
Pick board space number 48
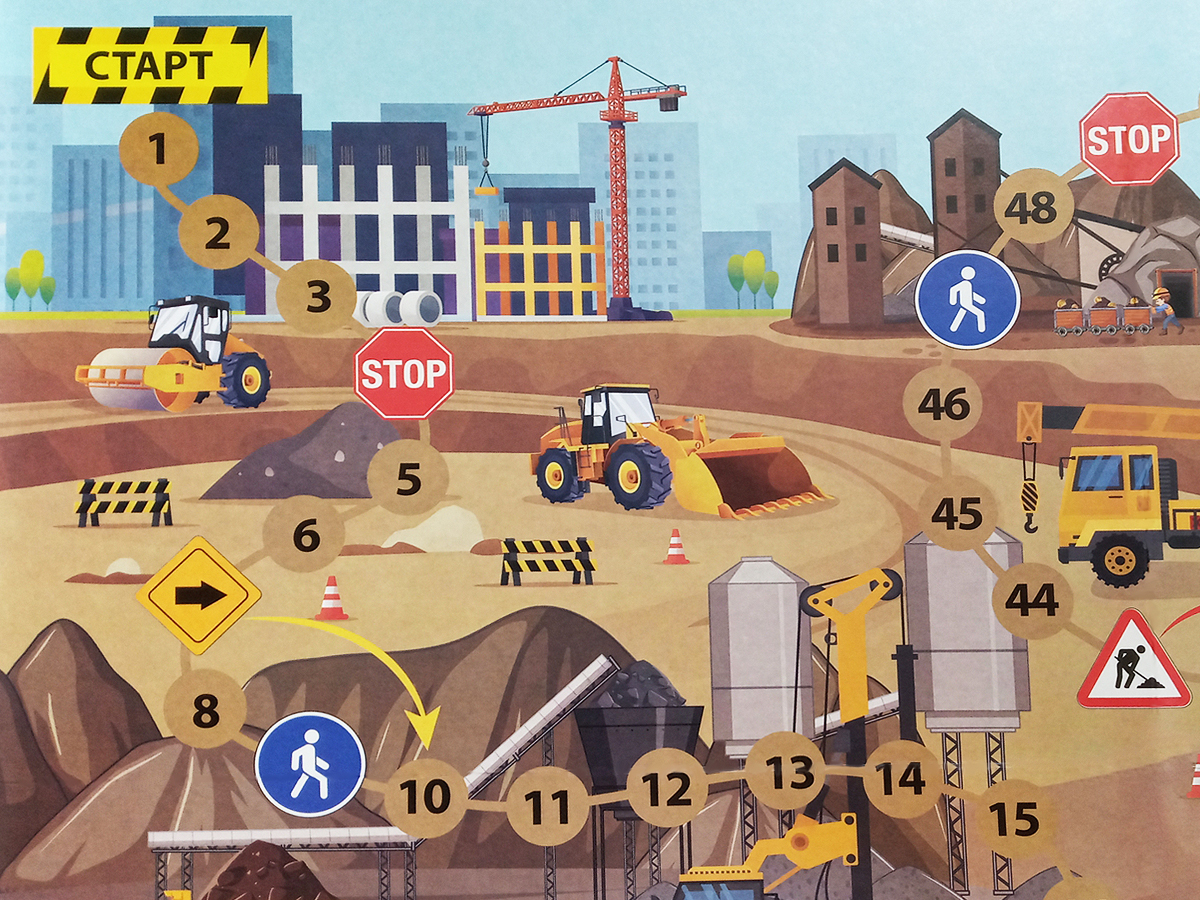tap(1032, 209)
